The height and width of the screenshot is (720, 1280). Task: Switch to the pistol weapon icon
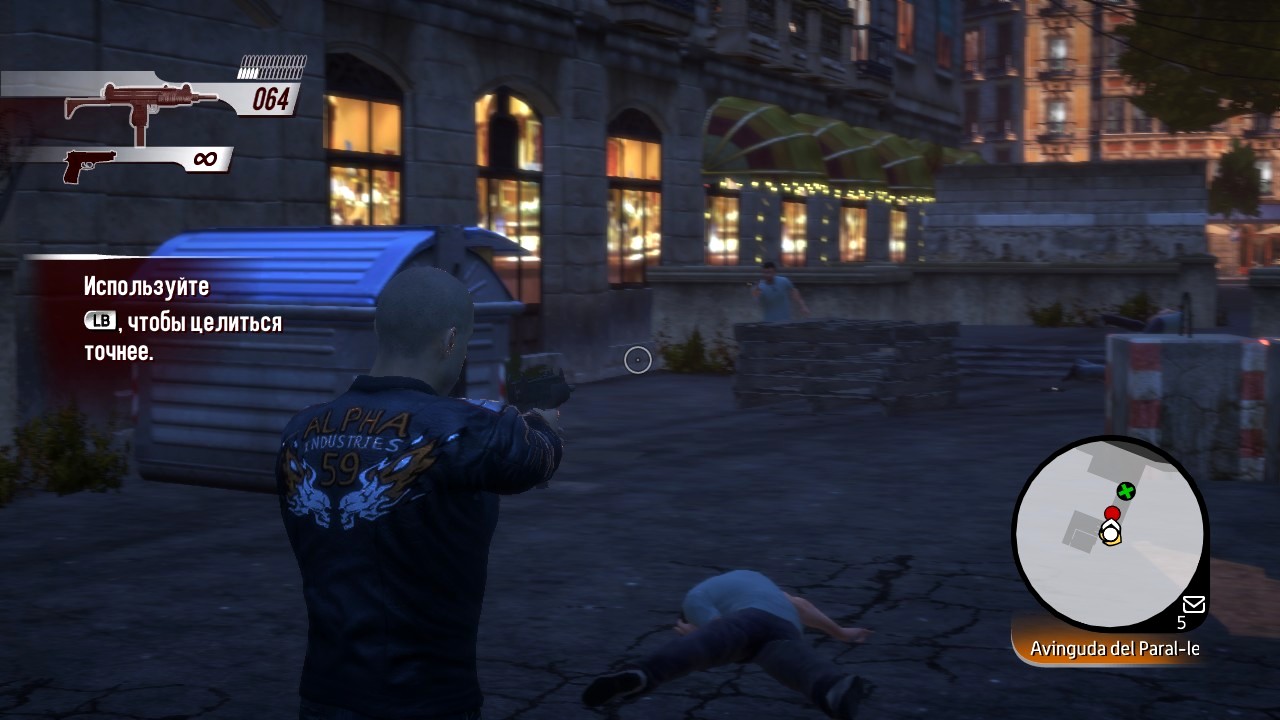[x=89, y=164]
